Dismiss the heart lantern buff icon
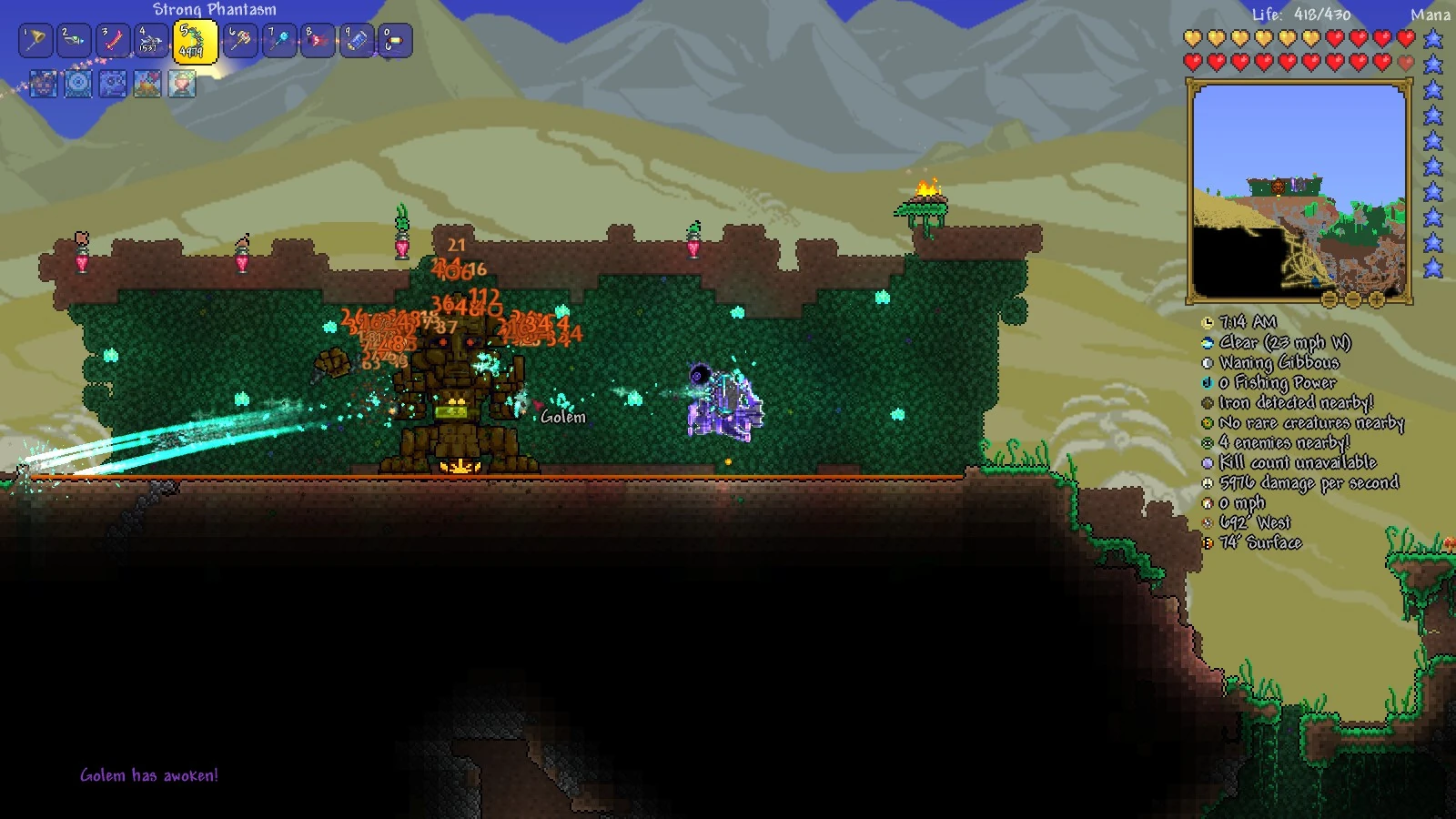The width and height of the screenshot is (1456, 819). coord(182,82)
